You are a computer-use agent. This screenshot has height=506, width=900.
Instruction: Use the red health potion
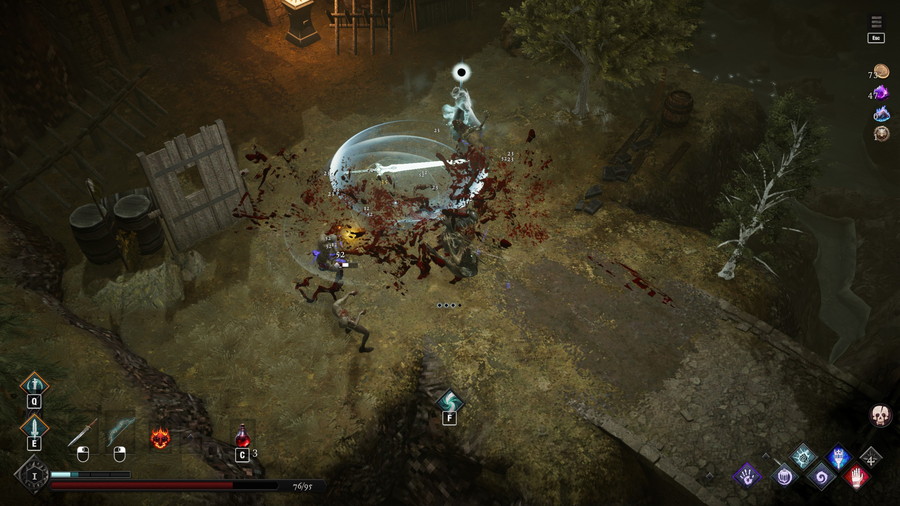coord(242,436)
